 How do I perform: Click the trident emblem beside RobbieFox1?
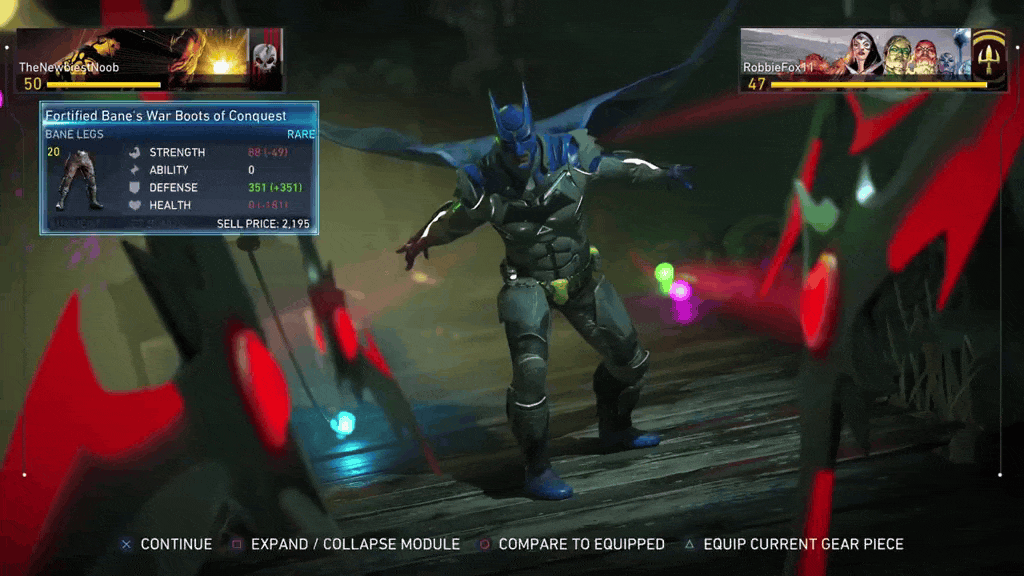point(990,58)
